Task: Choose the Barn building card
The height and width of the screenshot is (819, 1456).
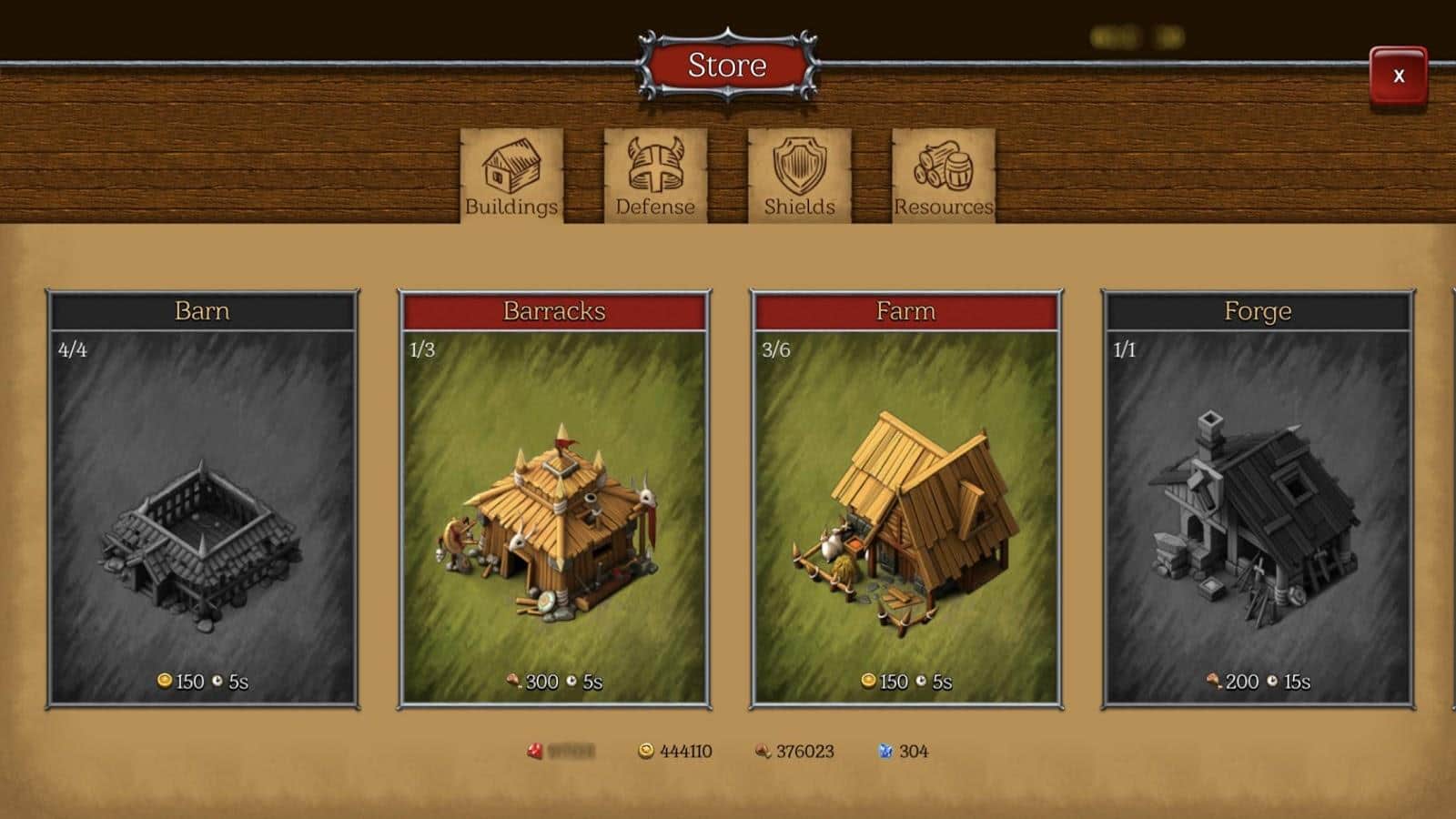Action: pyautogui.click(x=202, y=499)
